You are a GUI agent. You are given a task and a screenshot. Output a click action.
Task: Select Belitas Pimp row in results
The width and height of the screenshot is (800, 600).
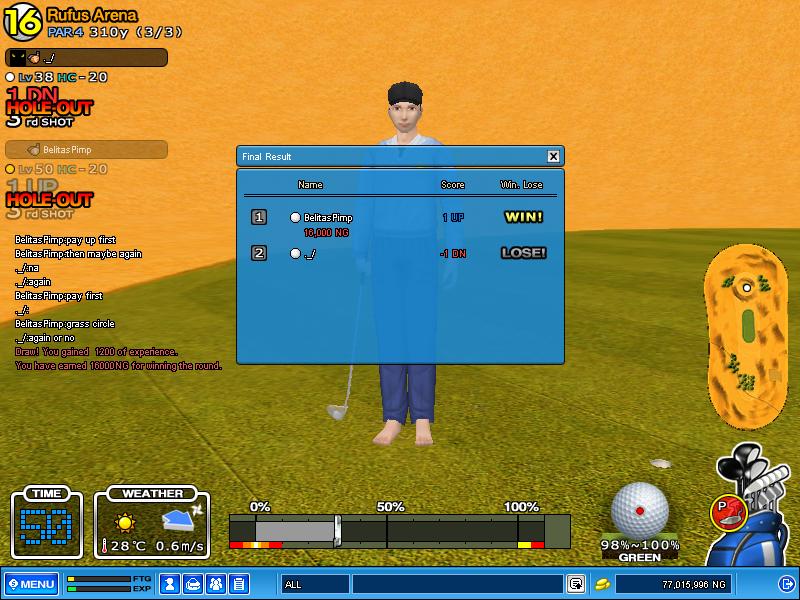400,218
